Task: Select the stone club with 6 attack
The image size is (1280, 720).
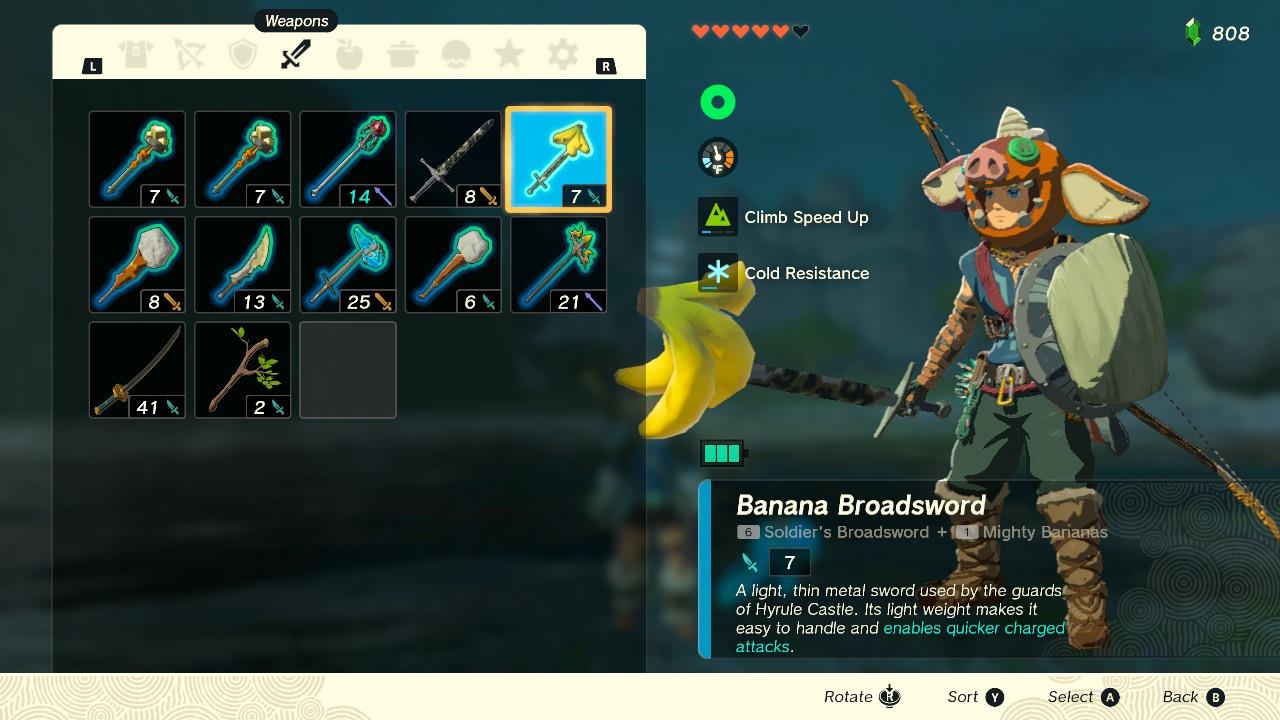Action: tap(453, 265)
